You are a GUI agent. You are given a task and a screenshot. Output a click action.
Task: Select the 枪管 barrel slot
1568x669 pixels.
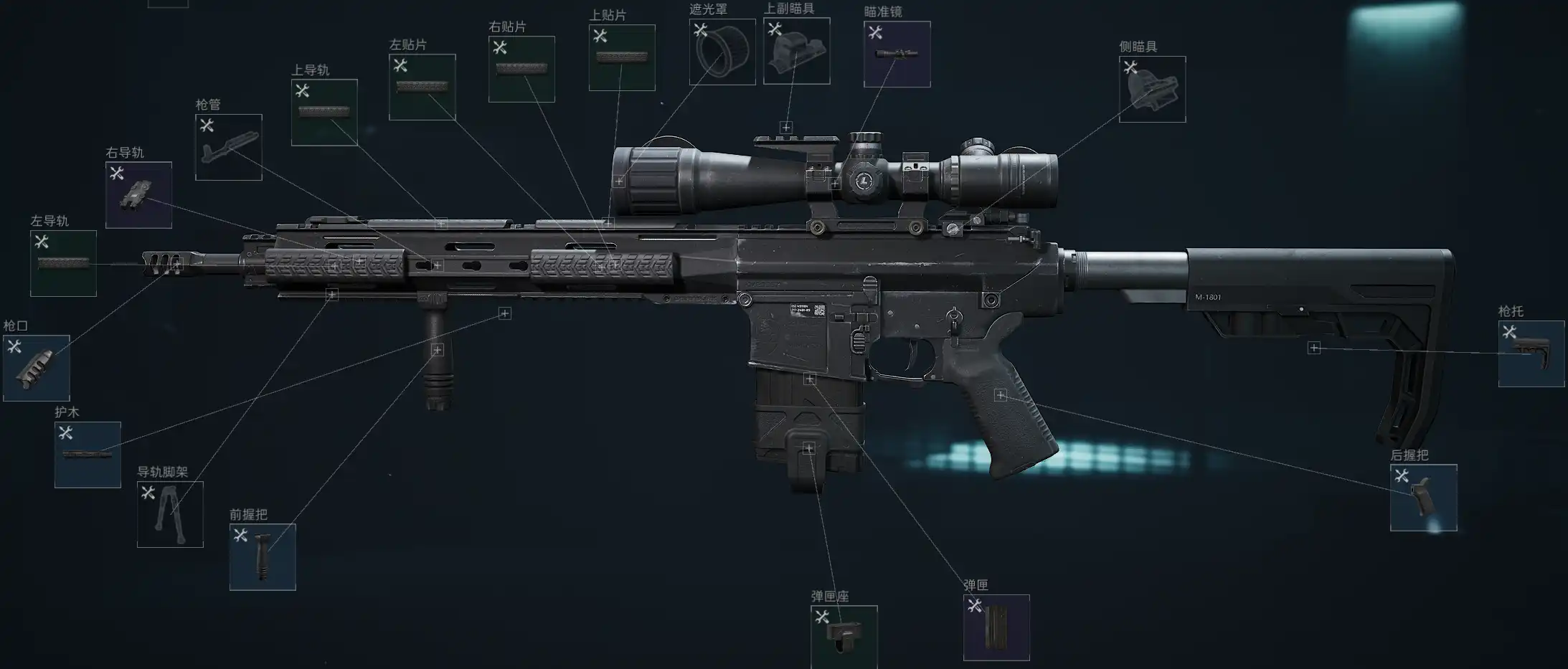tap(228, 147)
